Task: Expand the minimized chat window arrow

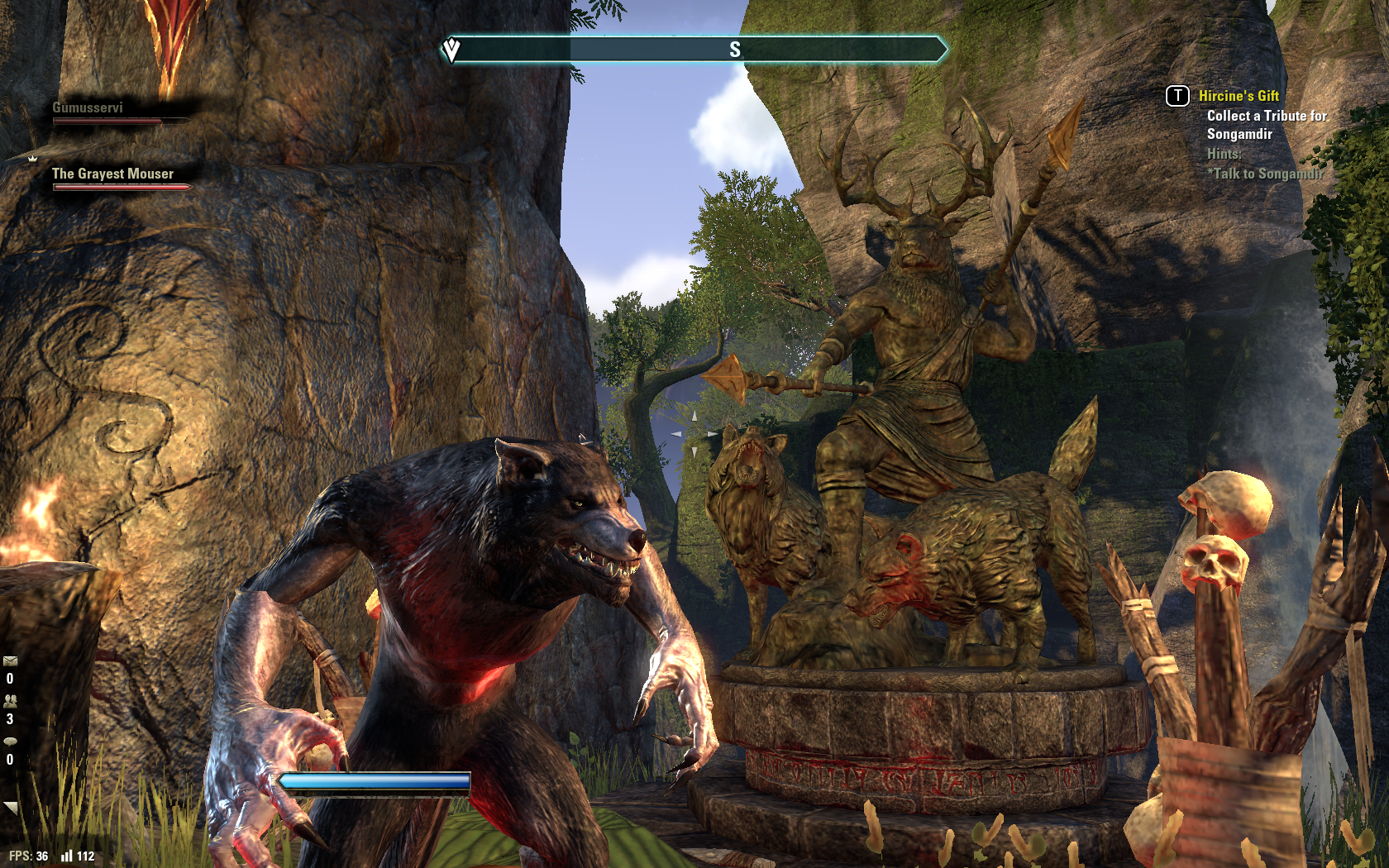Action: 10,807
